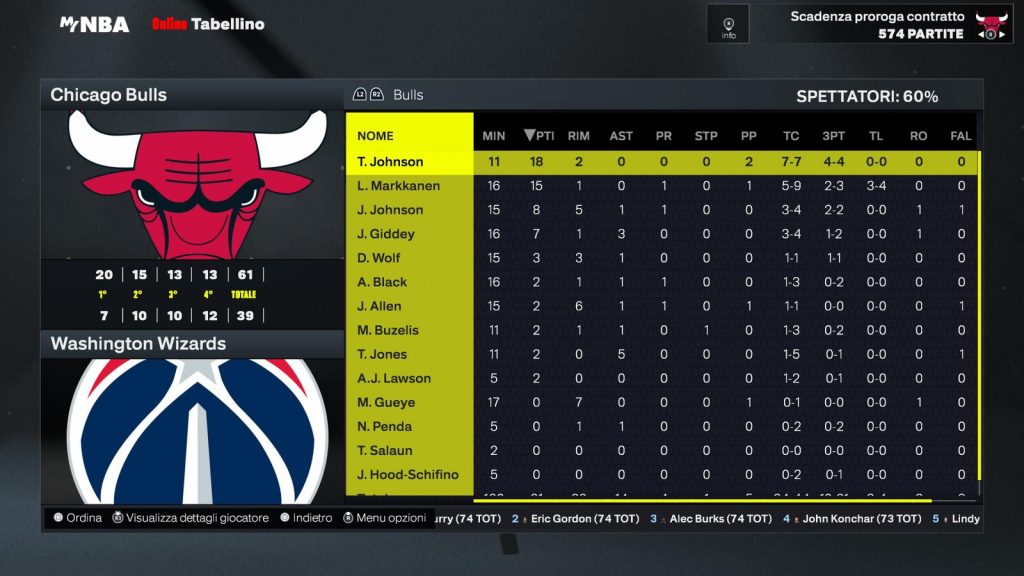Select N. Penda's stat row
Image resolution: width=1024 pixels, height=576 pixels.
[385, 426]
